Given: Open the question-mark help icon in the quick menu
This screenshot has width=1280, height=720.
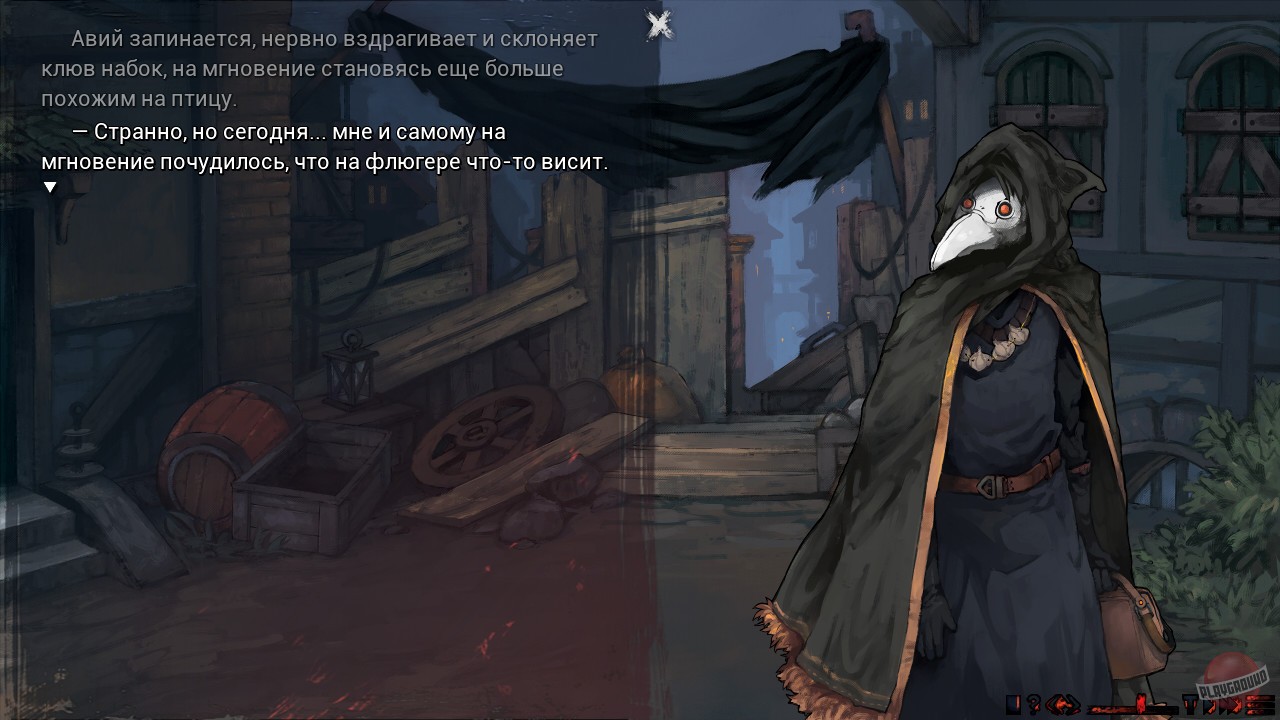Looking at the screenshot, I should [1033, 704].
